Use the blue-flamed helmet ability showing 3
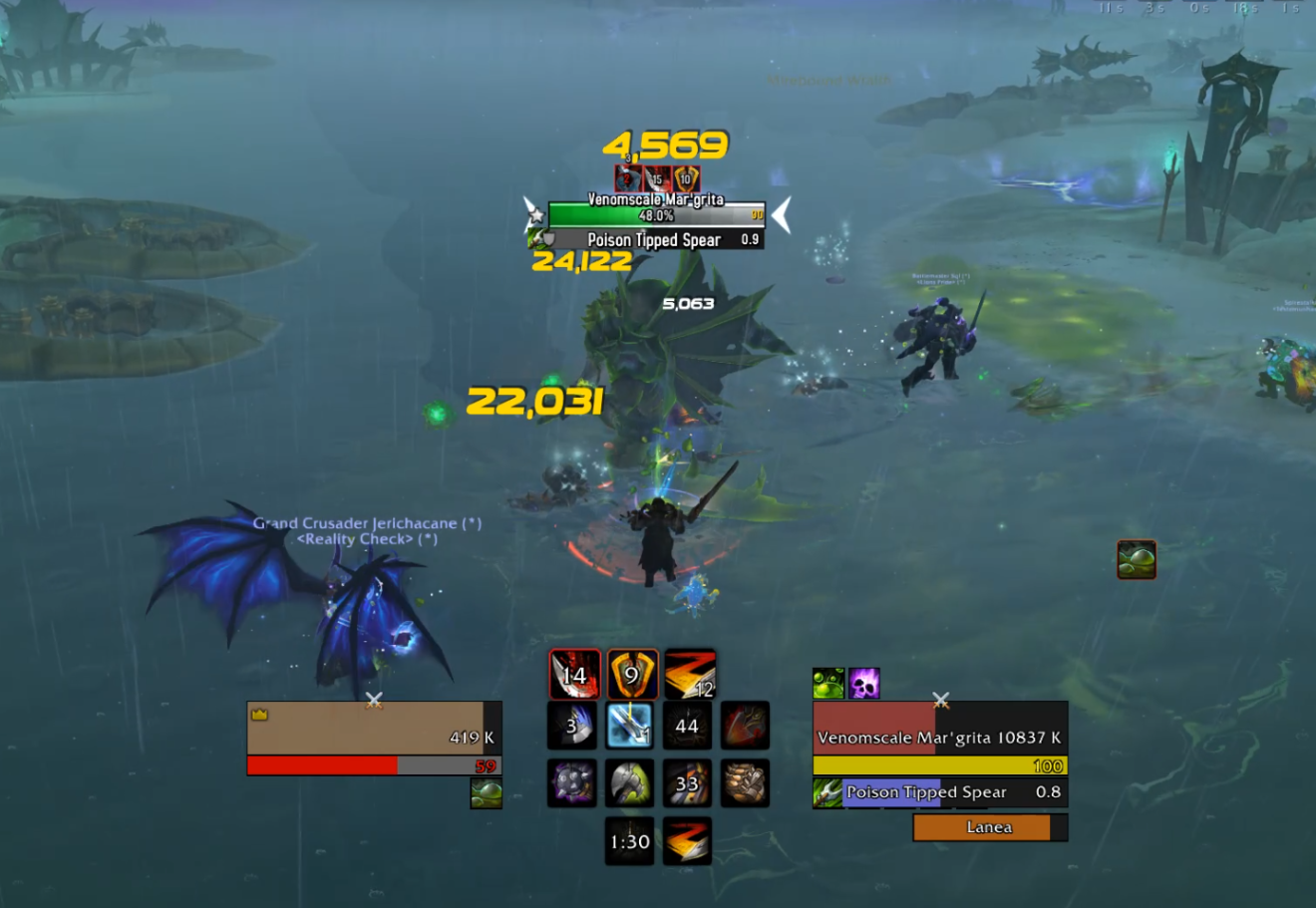This screenshot has width=1316, height=908. (572, 725)
